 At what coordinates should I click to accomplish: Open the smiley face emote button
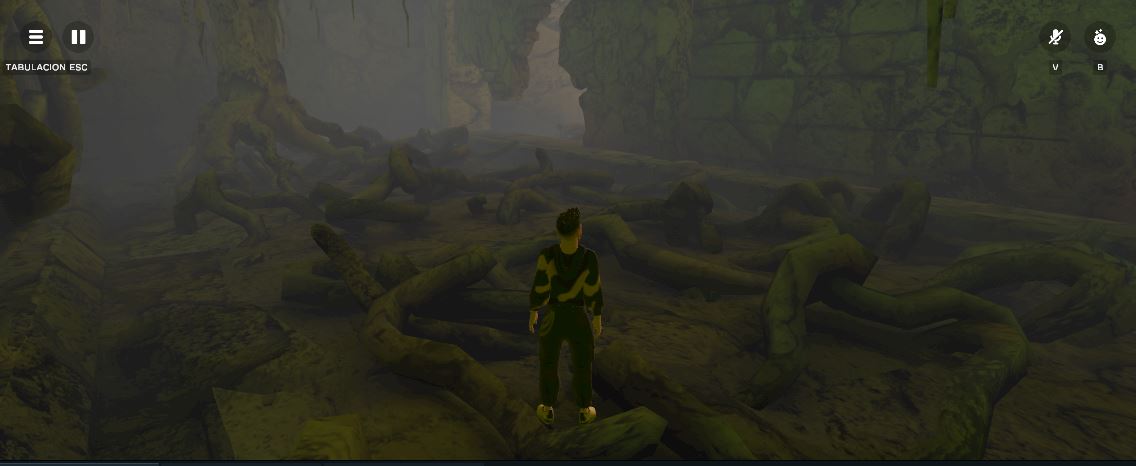[x=1100, y=38]
